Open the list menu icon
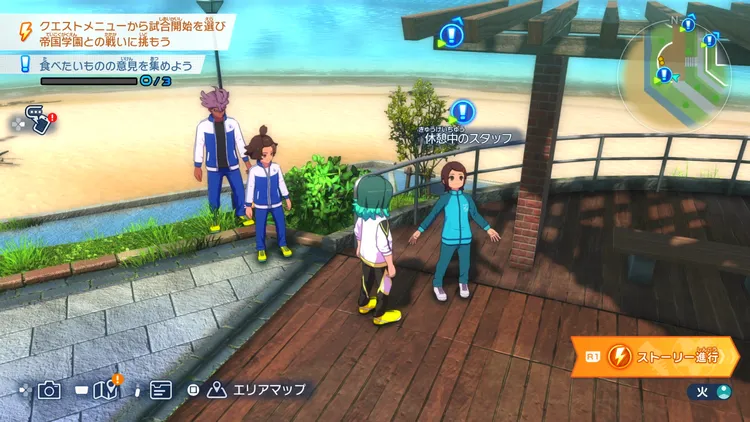Screen dimensions: 750x422 click(x=160, y=390)
